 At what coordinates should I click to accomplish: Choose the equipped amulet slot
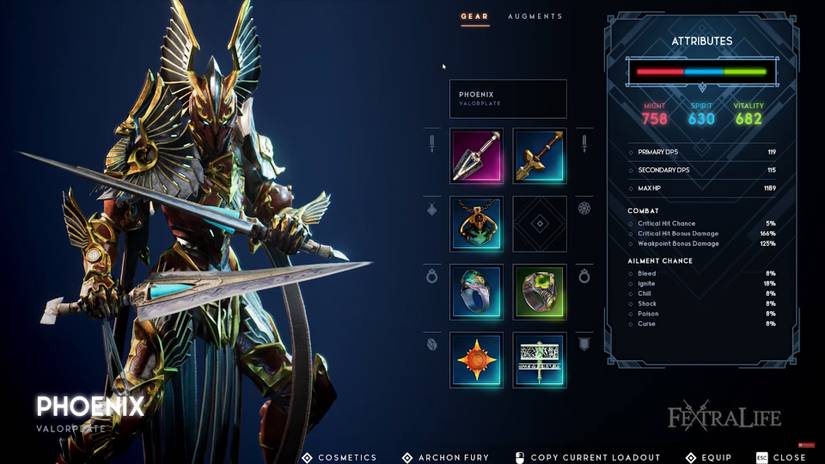click(x=476, y=223)
